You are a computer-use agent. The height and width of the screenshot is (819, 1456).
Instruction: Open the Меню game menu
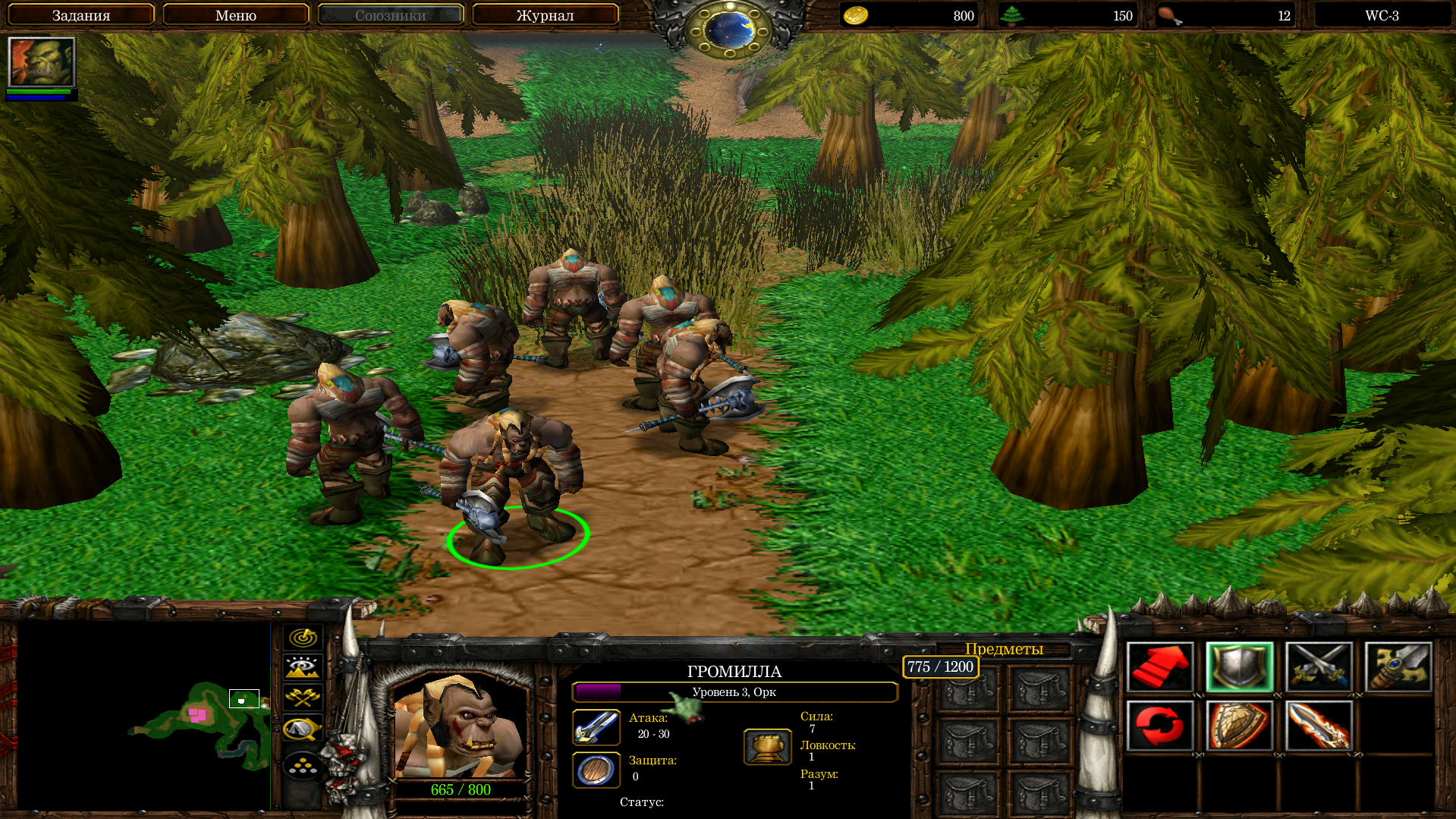236,15
